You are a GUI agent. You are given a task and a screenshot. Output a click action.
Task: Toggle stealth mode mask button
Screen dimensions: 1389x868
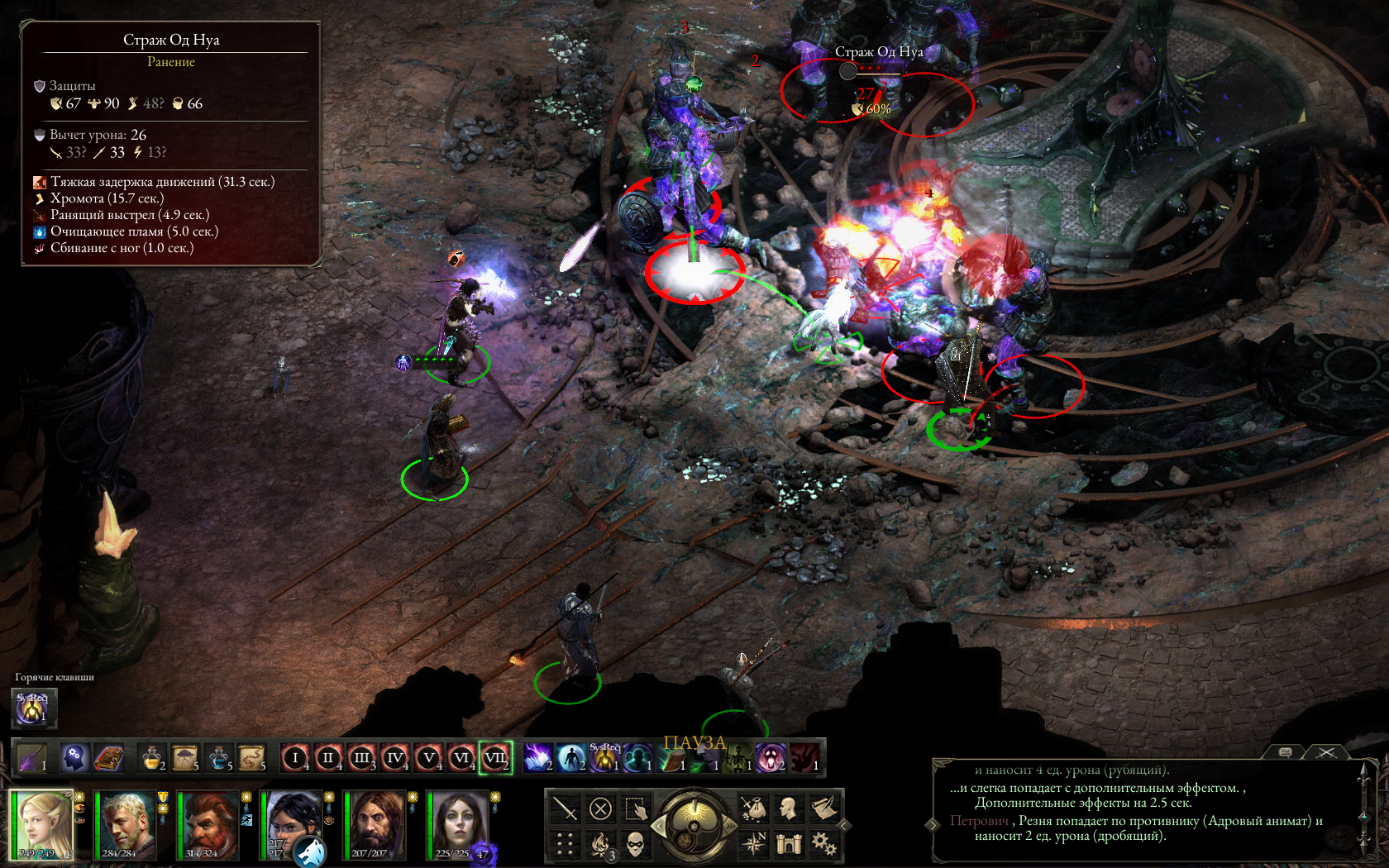pyautogui.click(x=635, y=843)
